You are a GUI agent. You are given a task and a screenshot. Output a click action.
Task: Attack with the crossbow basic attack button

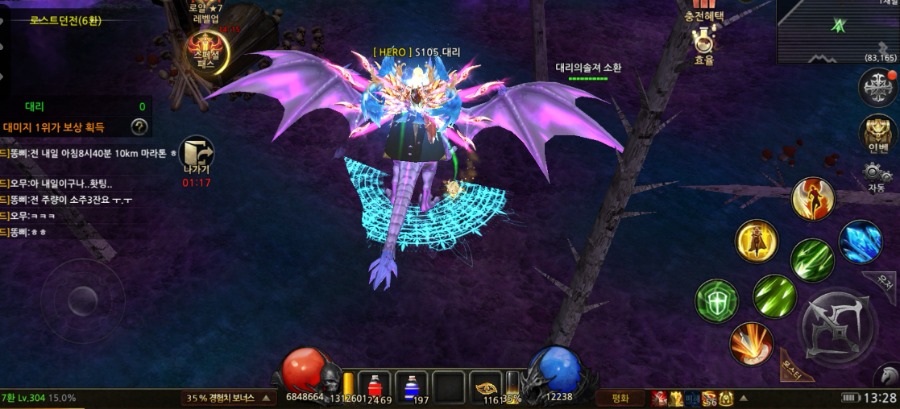click(x=838, y=326)
